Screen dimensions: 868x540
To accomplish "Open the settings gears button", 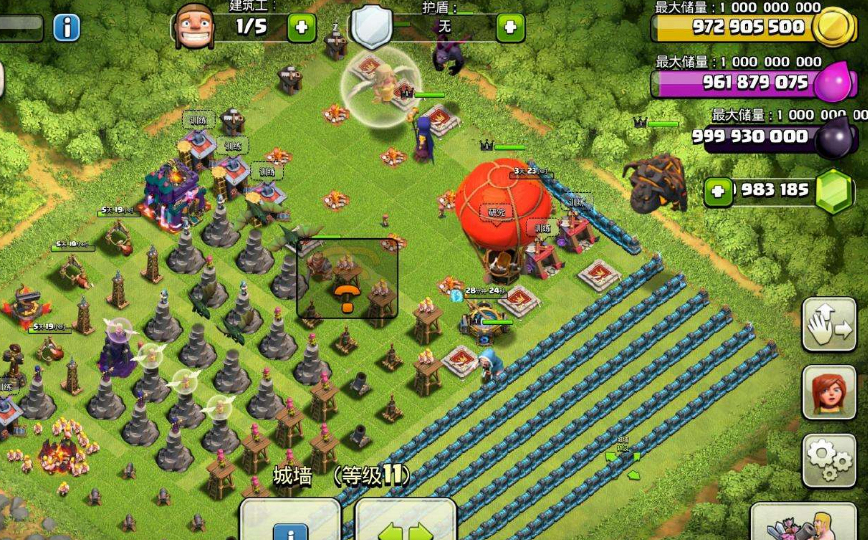I will pyautogui.click(x=829, y=460).
